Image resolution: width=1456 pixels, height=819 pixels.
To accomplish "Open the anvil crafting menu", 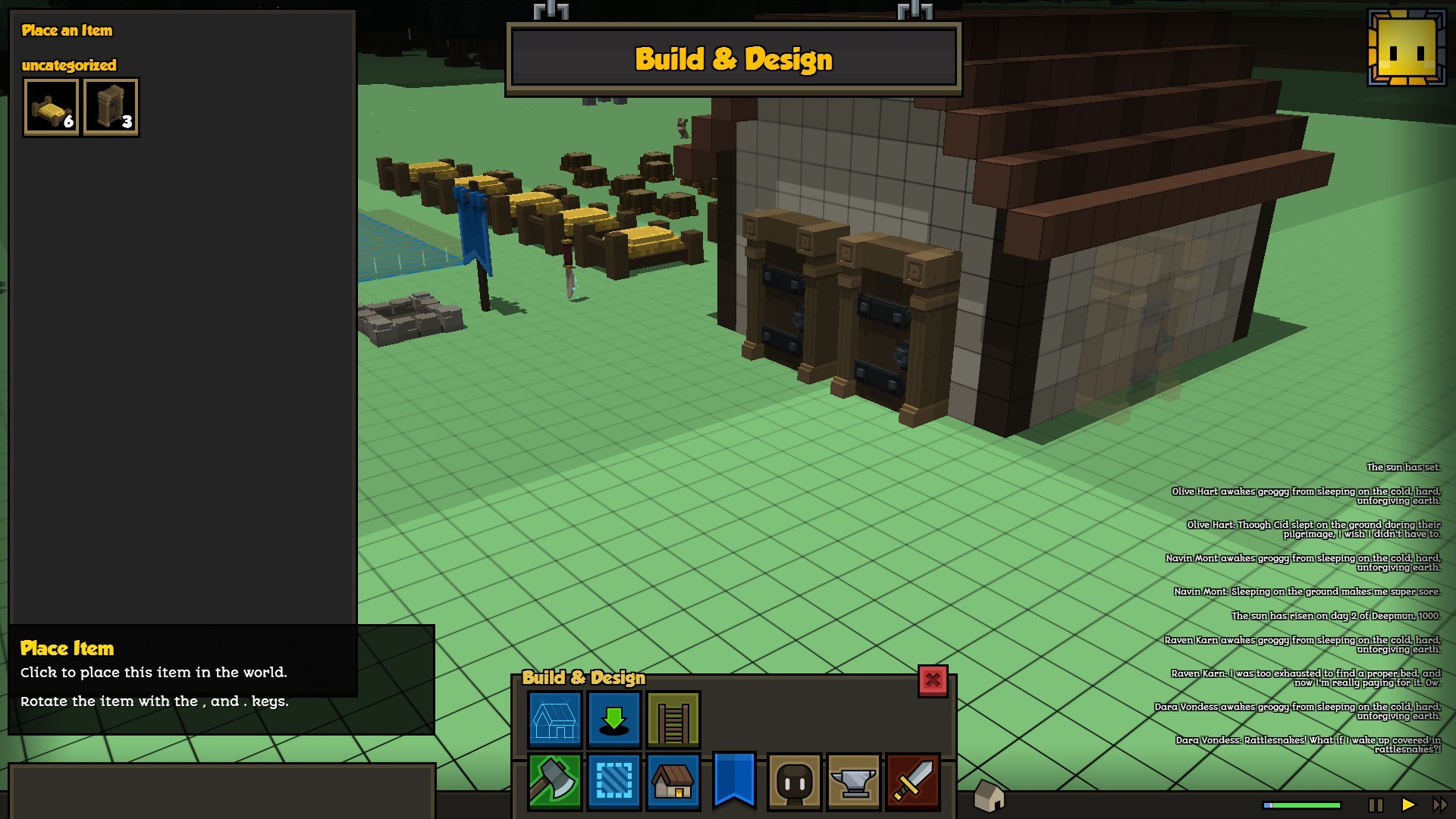I will [x=853, y=781].
